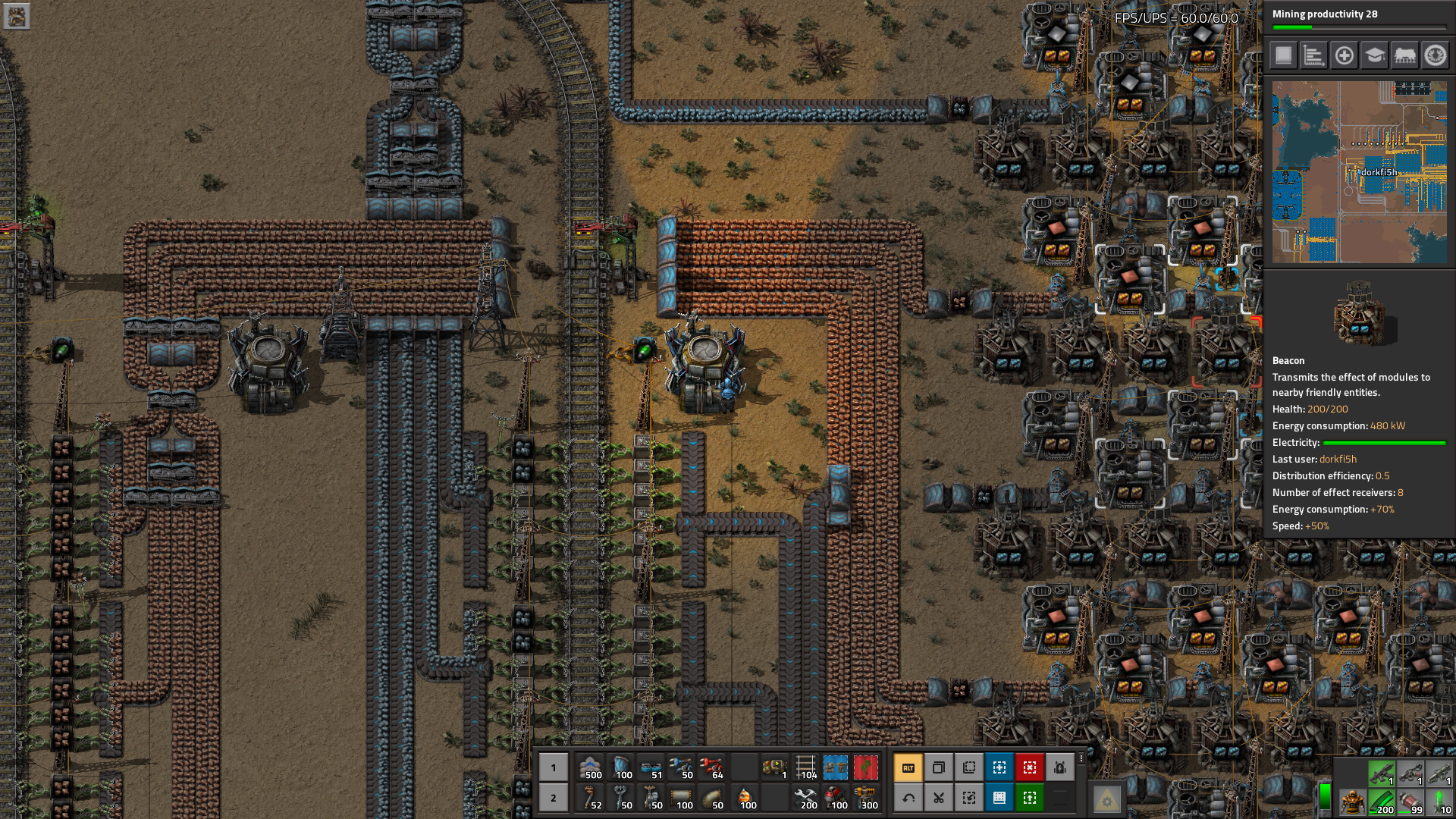Image resolution: width=1456 pixels, height=819 pixels.
Task: View the production statistics graph
Action: point(1314,56)
